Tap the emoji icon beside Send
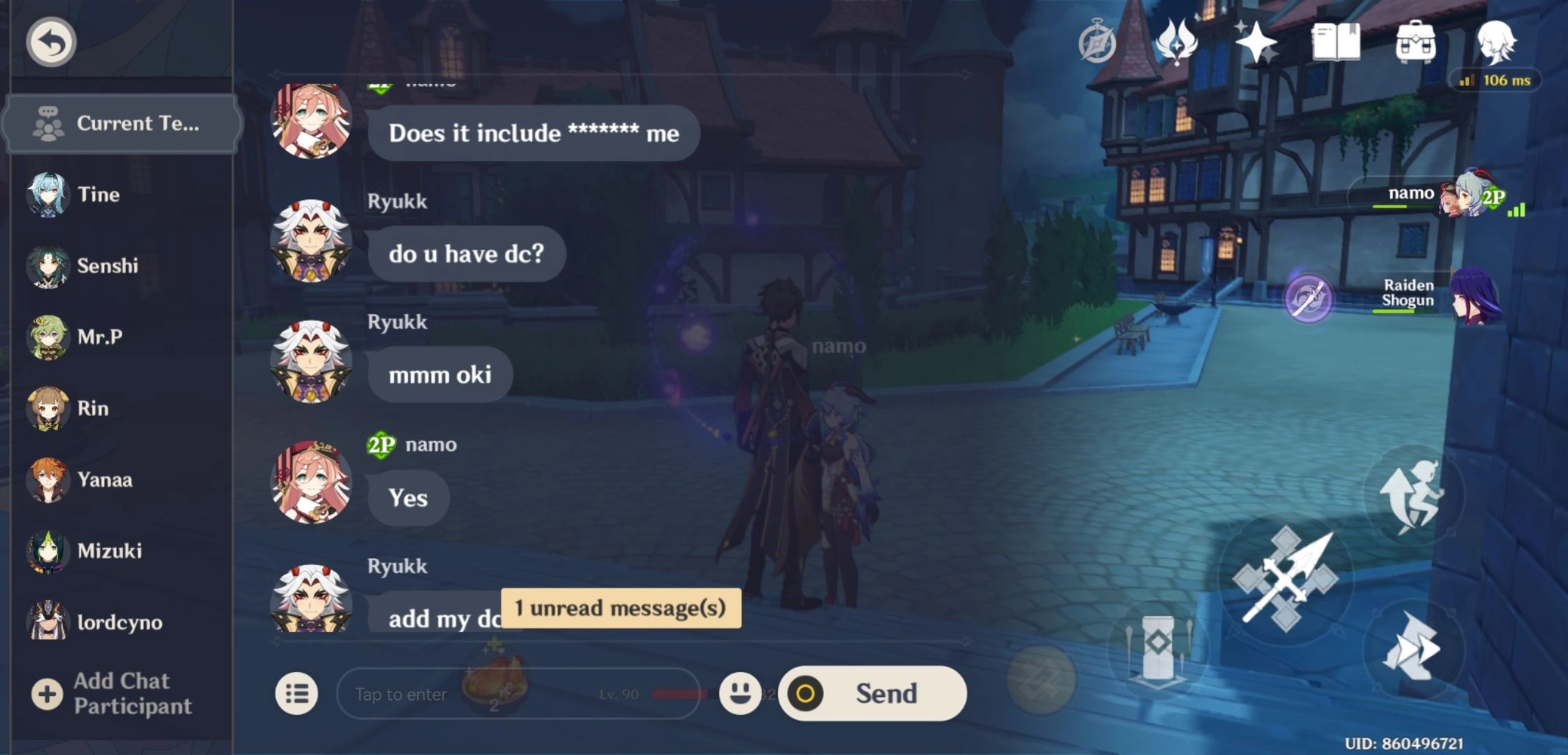Viewport: 1568px width, 755px height. pos(740,693)
